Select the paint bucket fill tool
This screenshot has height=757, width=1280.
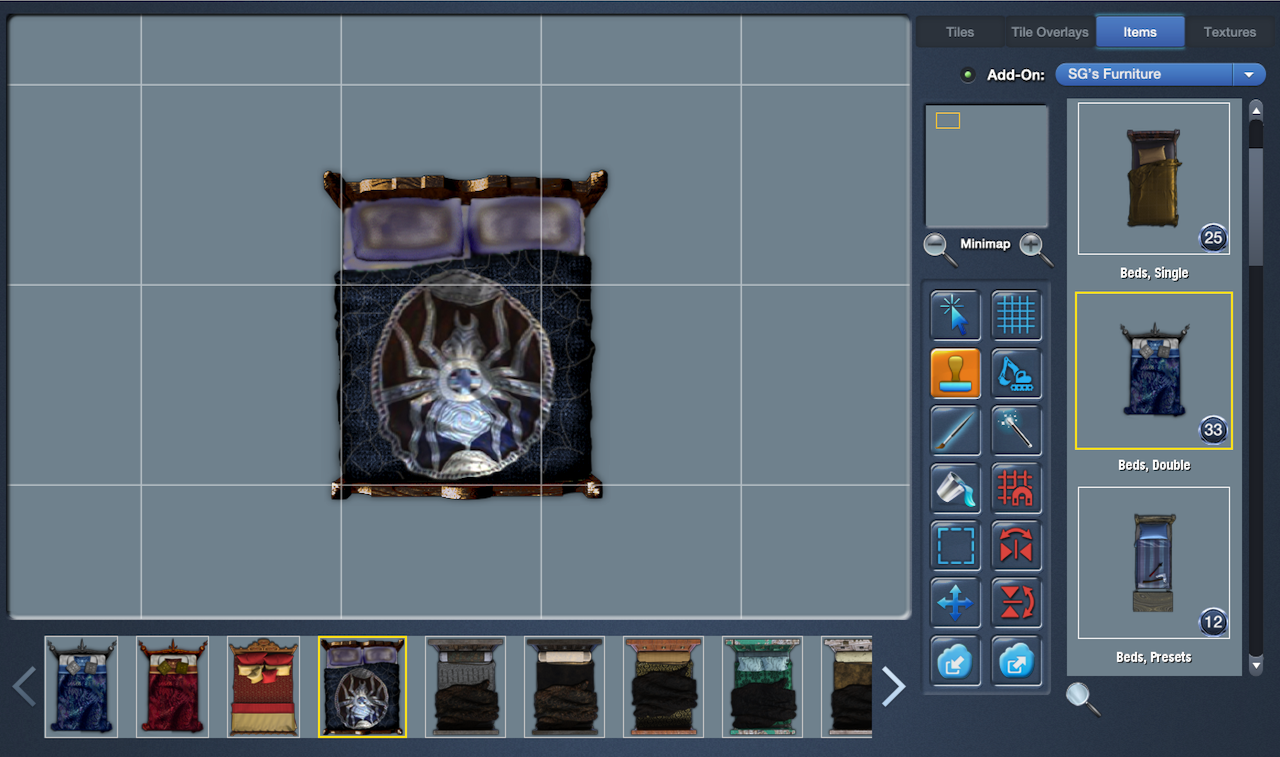955,488
